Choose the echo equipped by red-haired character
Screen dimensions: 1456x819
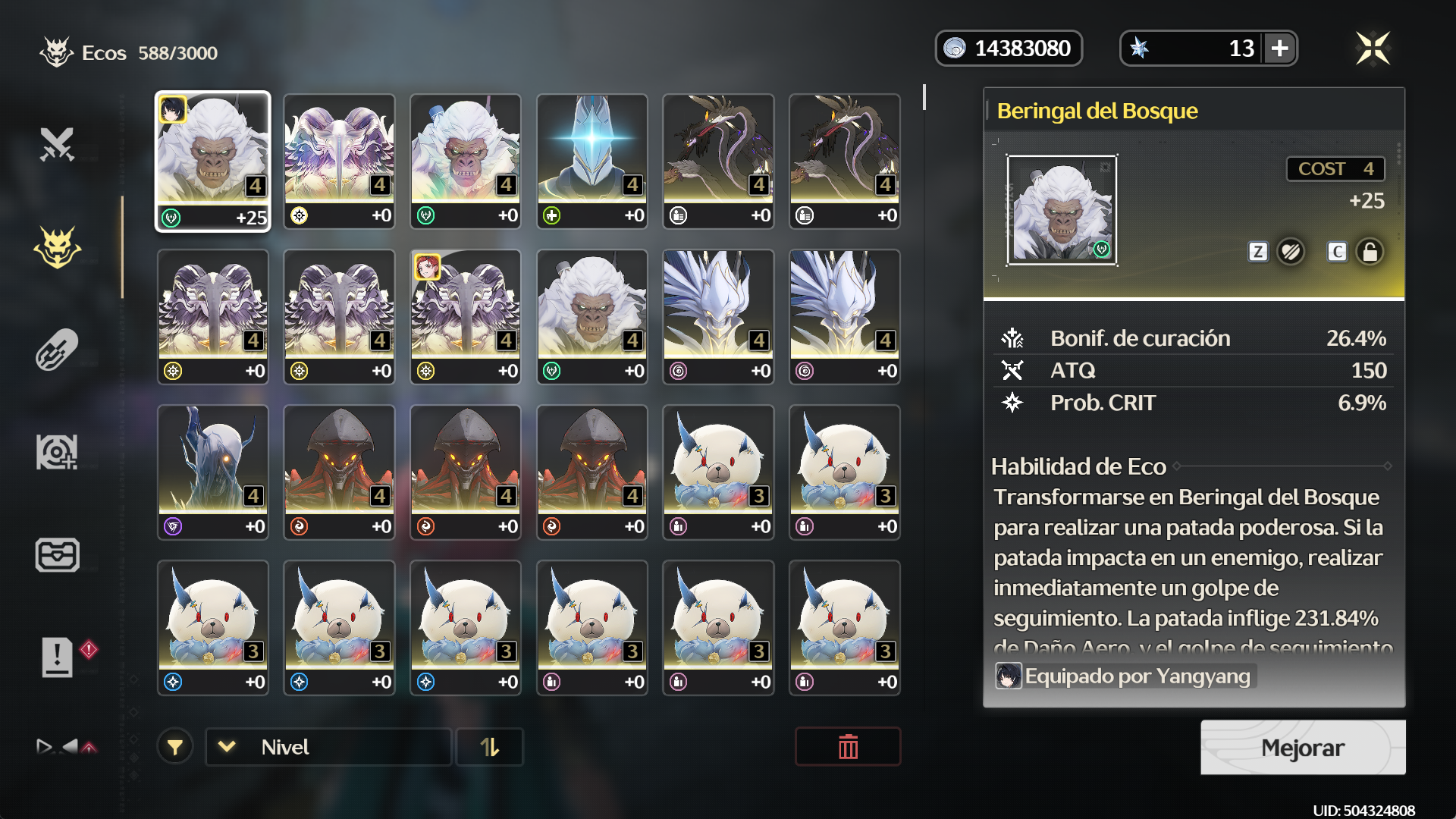(466, 316)
